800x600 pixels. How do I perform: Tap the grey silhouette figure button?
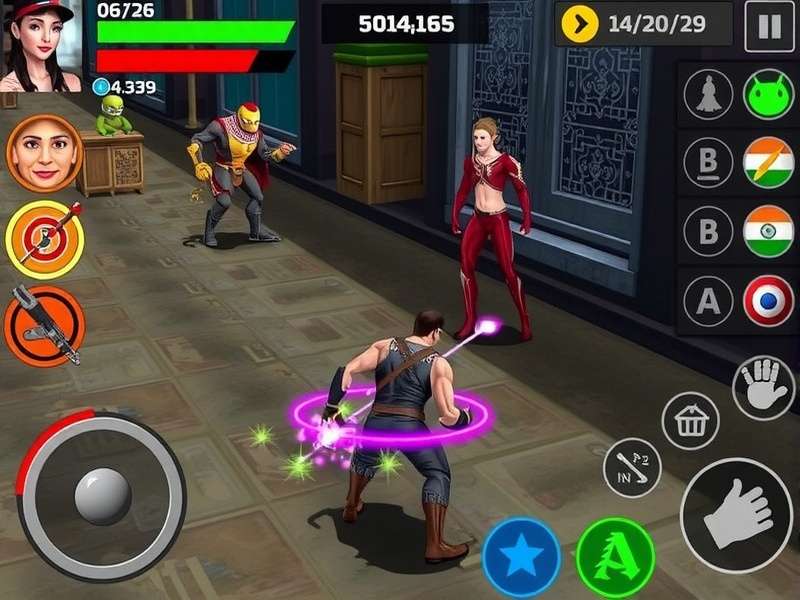click(708, 96)
